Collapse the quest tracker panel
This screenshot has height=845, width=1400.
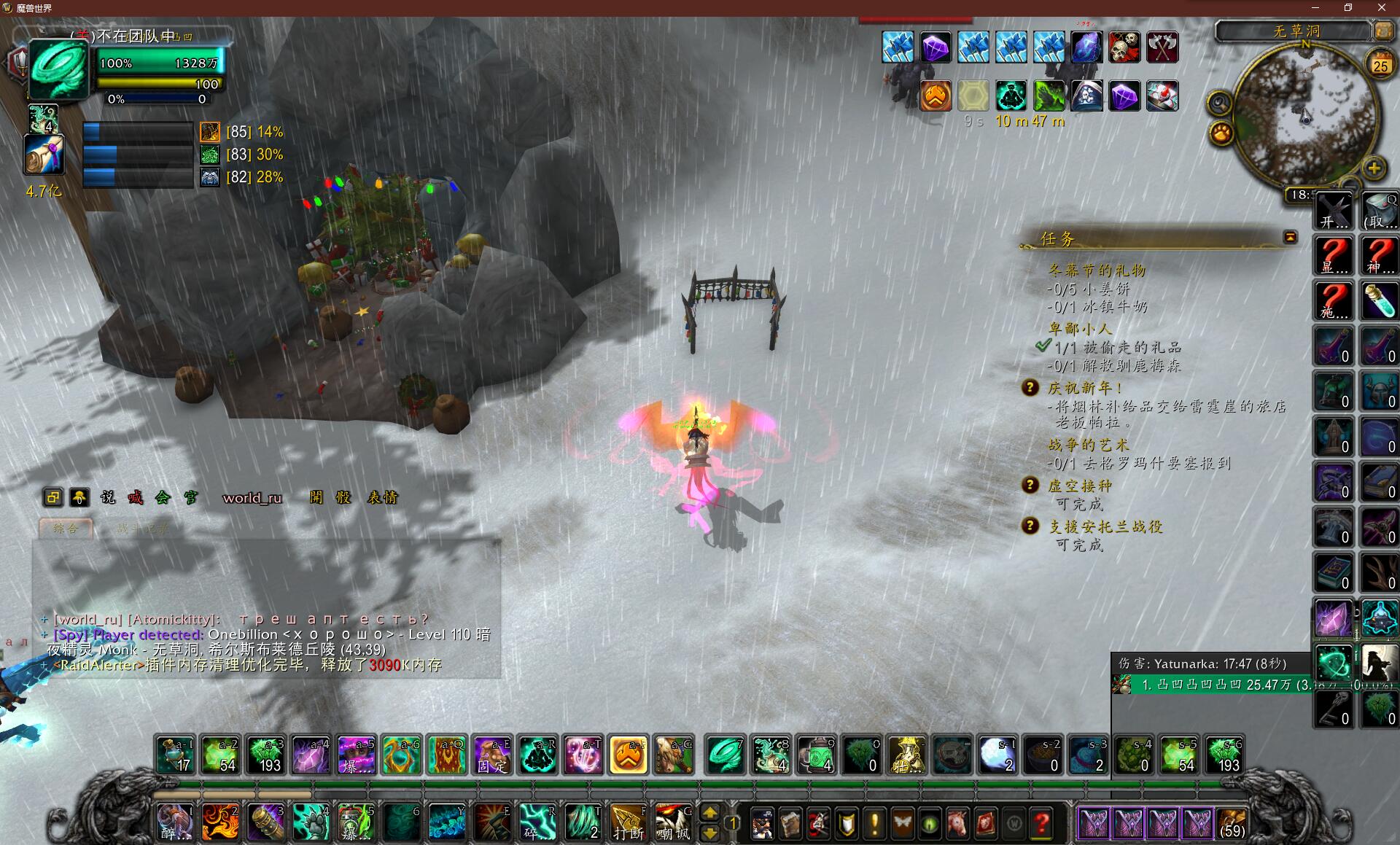pyautogui.click(x=1290, y=237)
